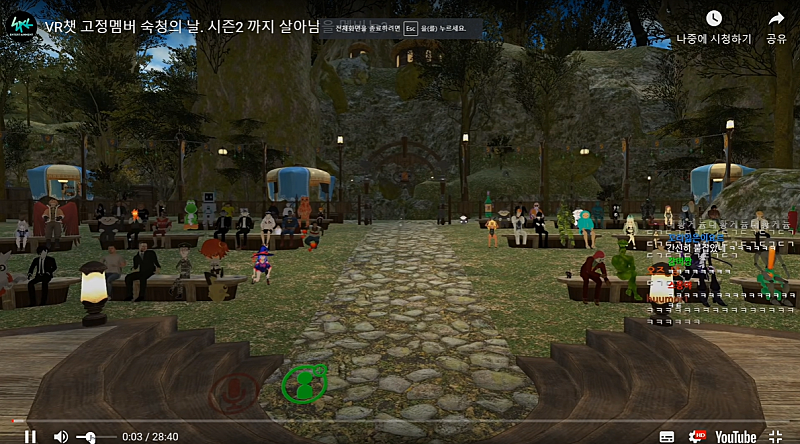Pause the video playback

coord(30,436)
